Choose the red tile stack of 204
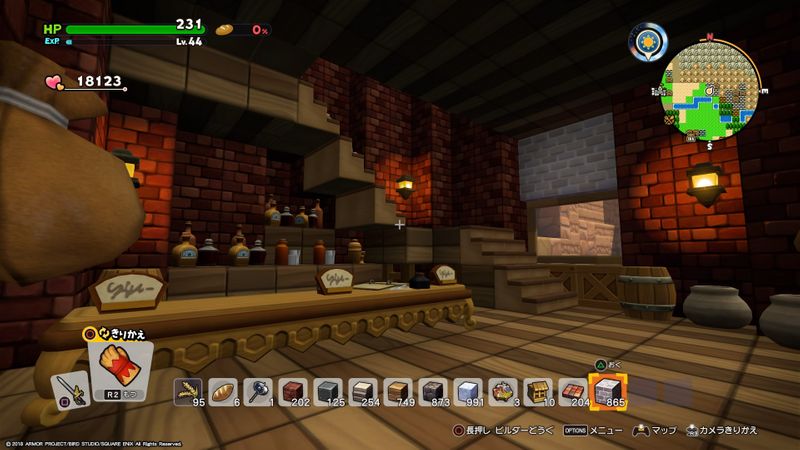The width and height of the screenshot is (800, 450). click(x=573, y=392)
